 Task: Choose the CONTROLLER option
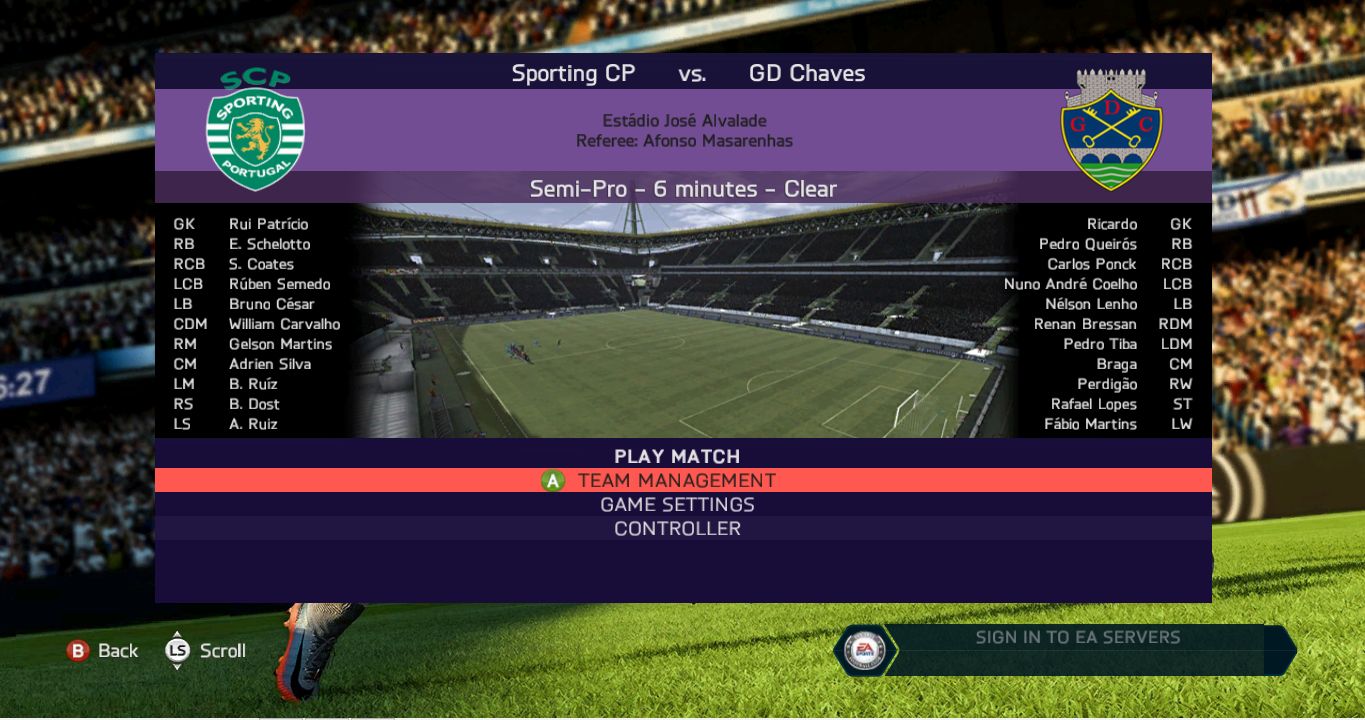677,529
